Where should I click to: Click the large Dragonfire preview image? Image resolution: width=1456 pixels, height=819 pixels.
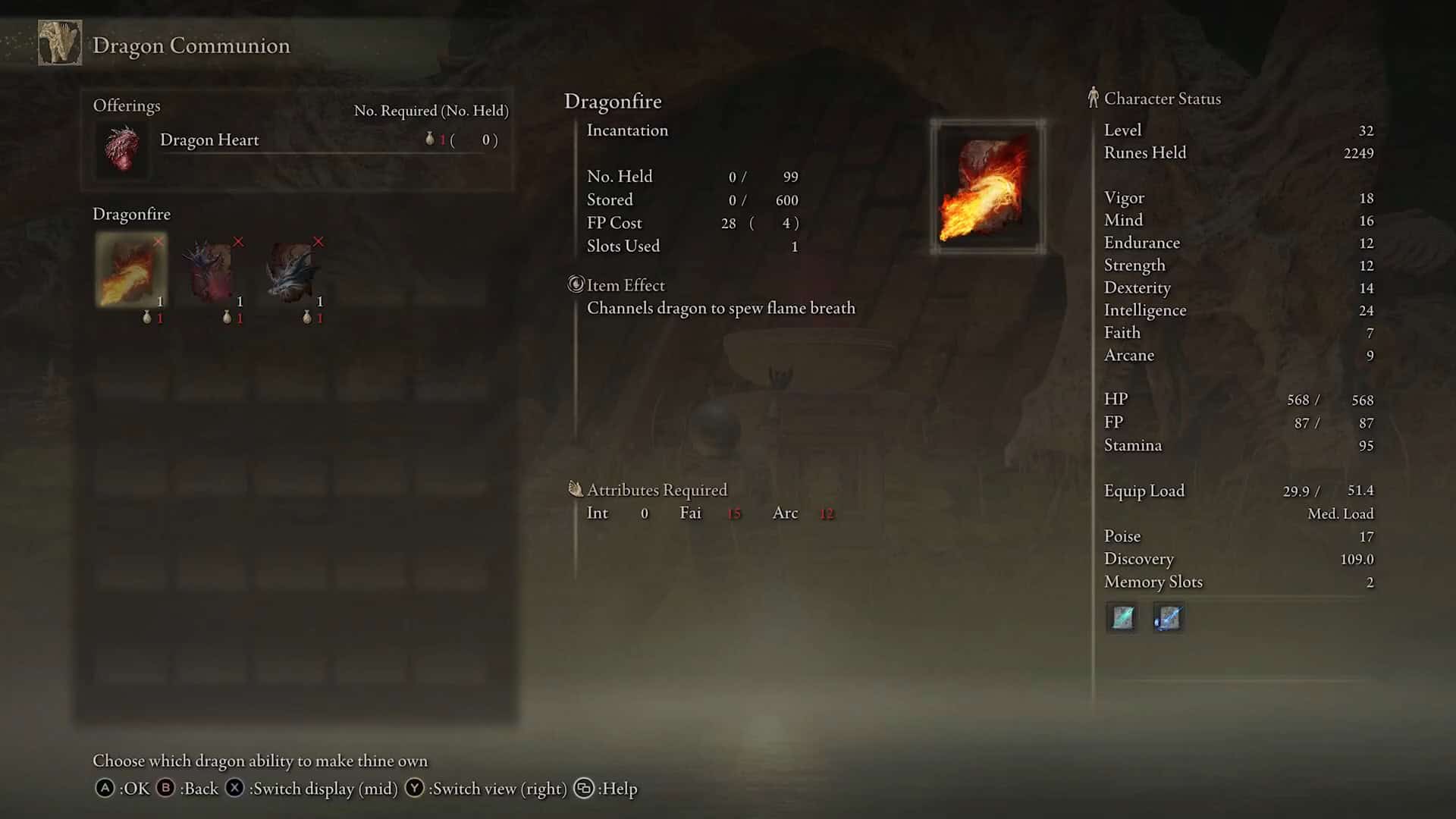[x=987, y=187]
